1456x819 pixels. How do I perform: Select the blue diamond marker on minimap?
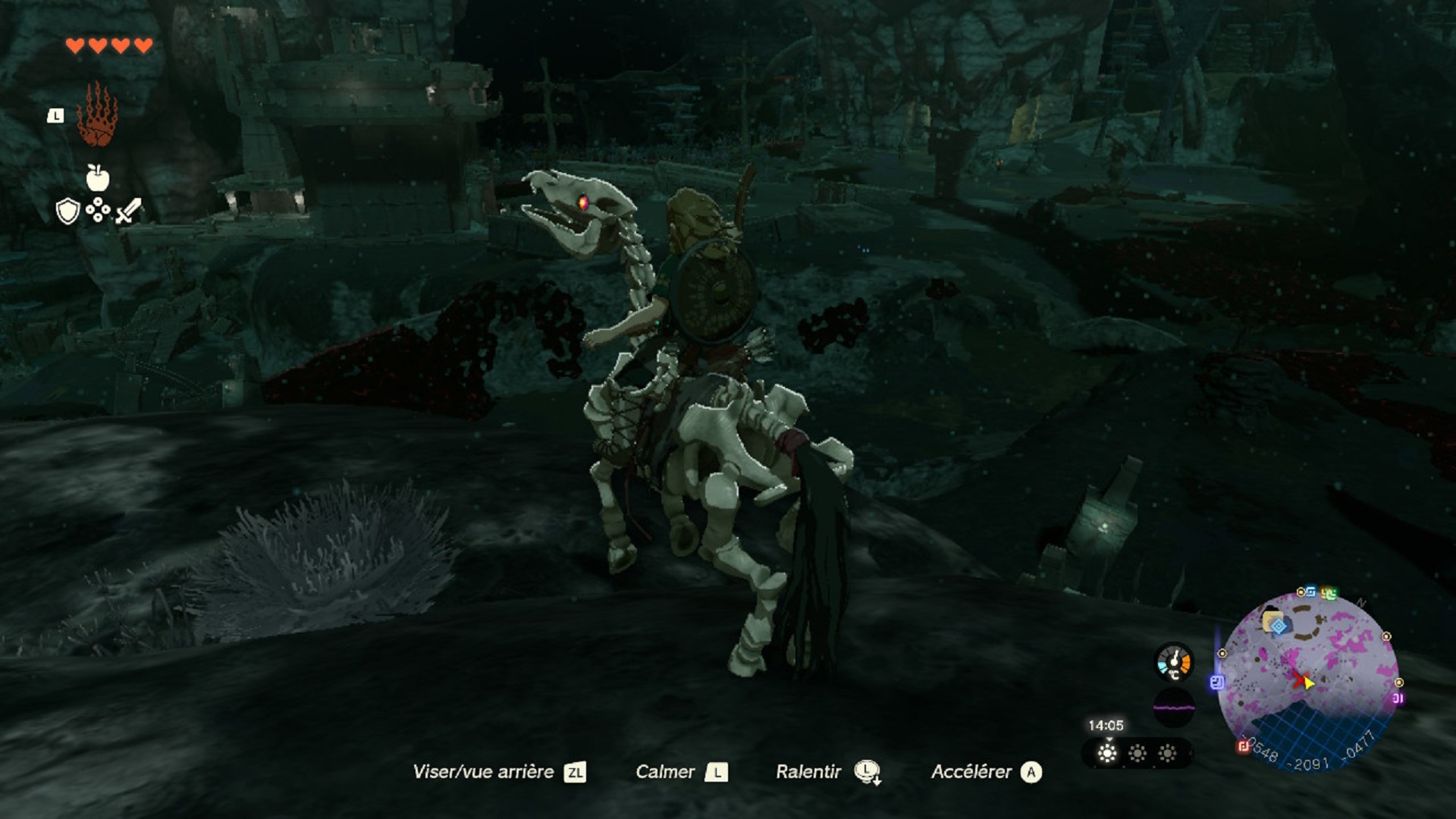coord(1279,626)
